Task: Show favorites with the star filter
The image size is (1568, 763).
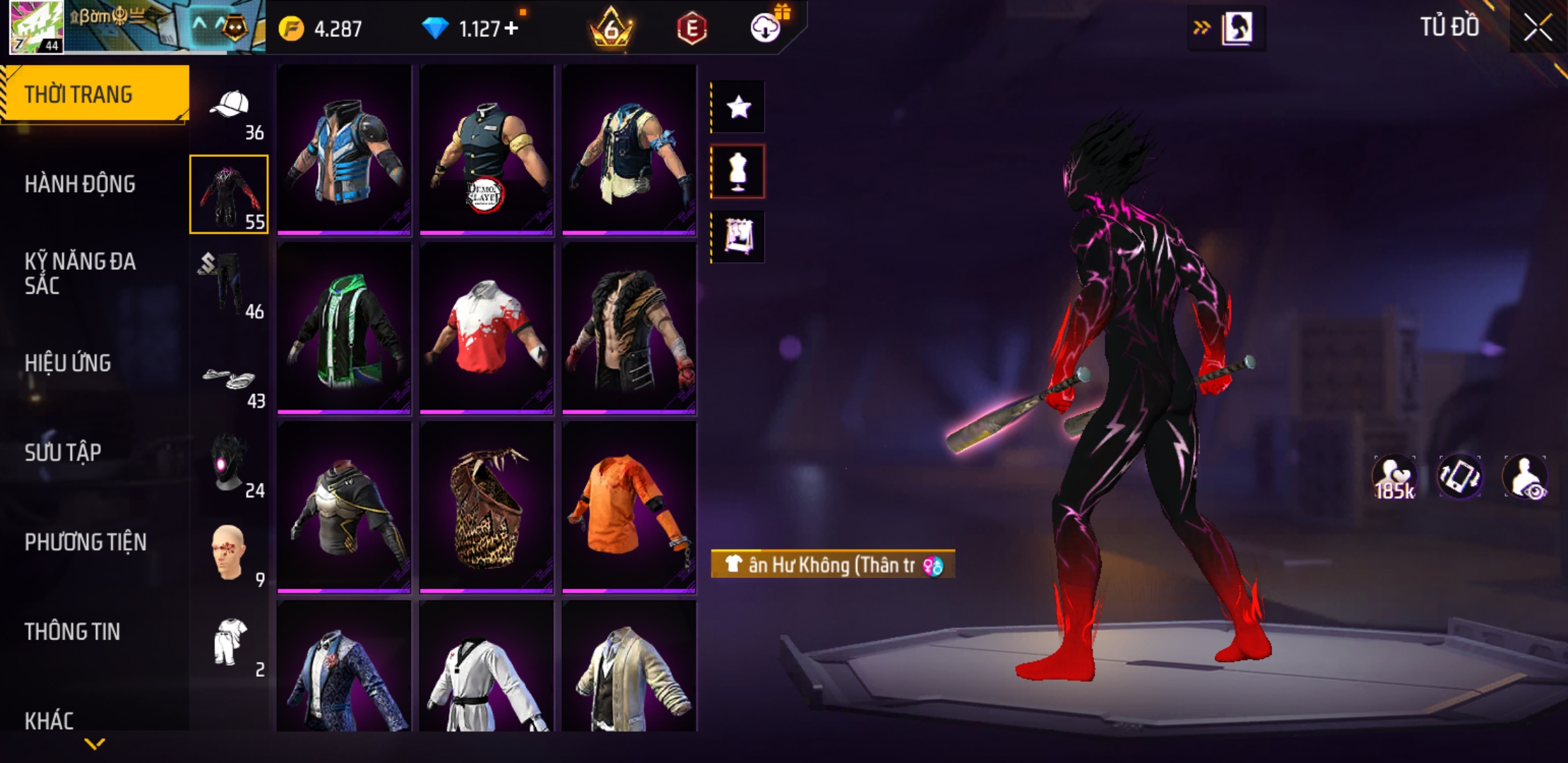Action: click(x=738, y=107)
